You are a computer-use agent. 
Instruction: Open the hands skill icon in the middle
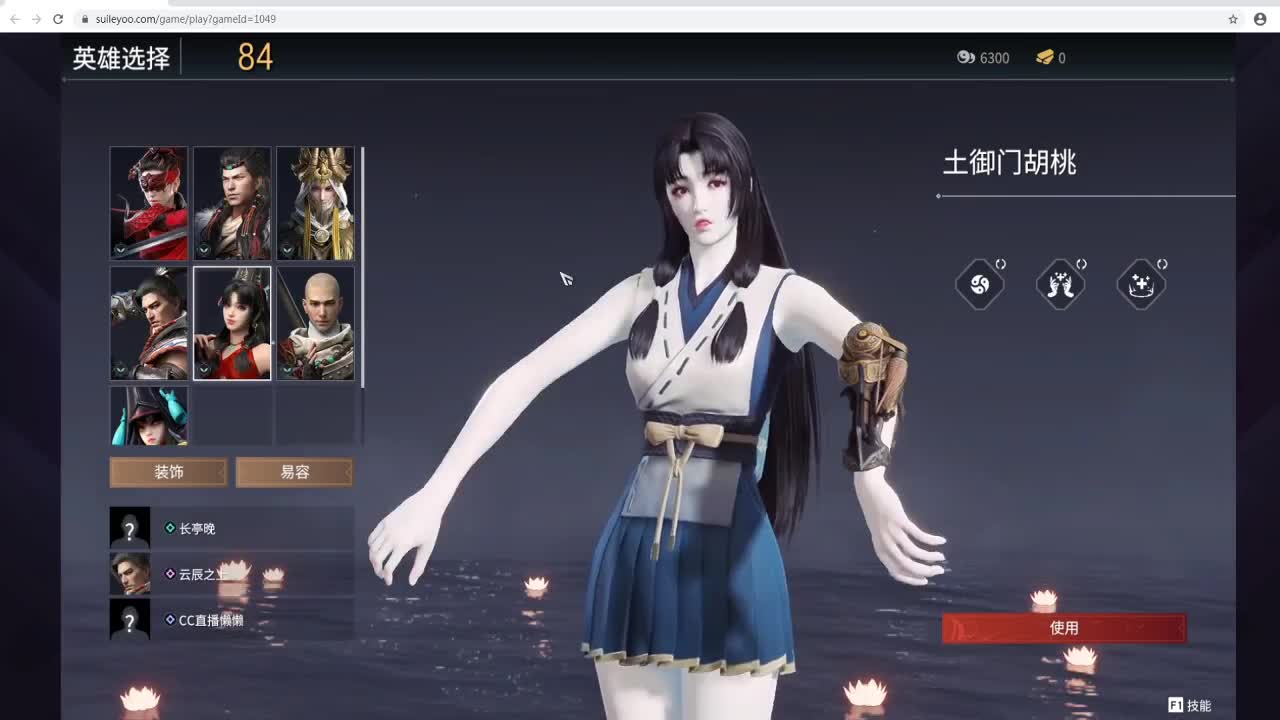pyautogui.click(x=1061, y=284)
